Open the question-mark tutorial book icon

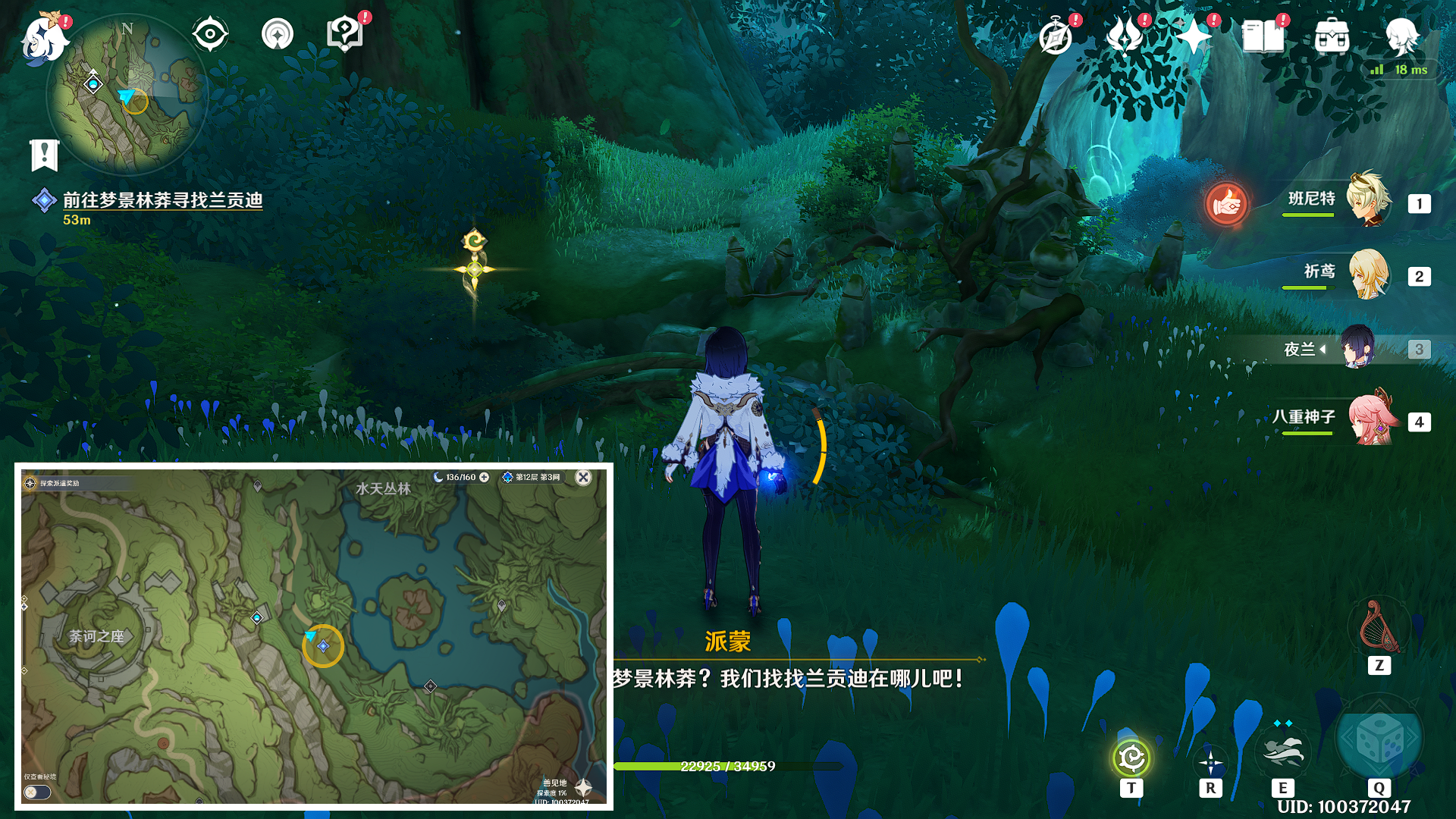345,34
